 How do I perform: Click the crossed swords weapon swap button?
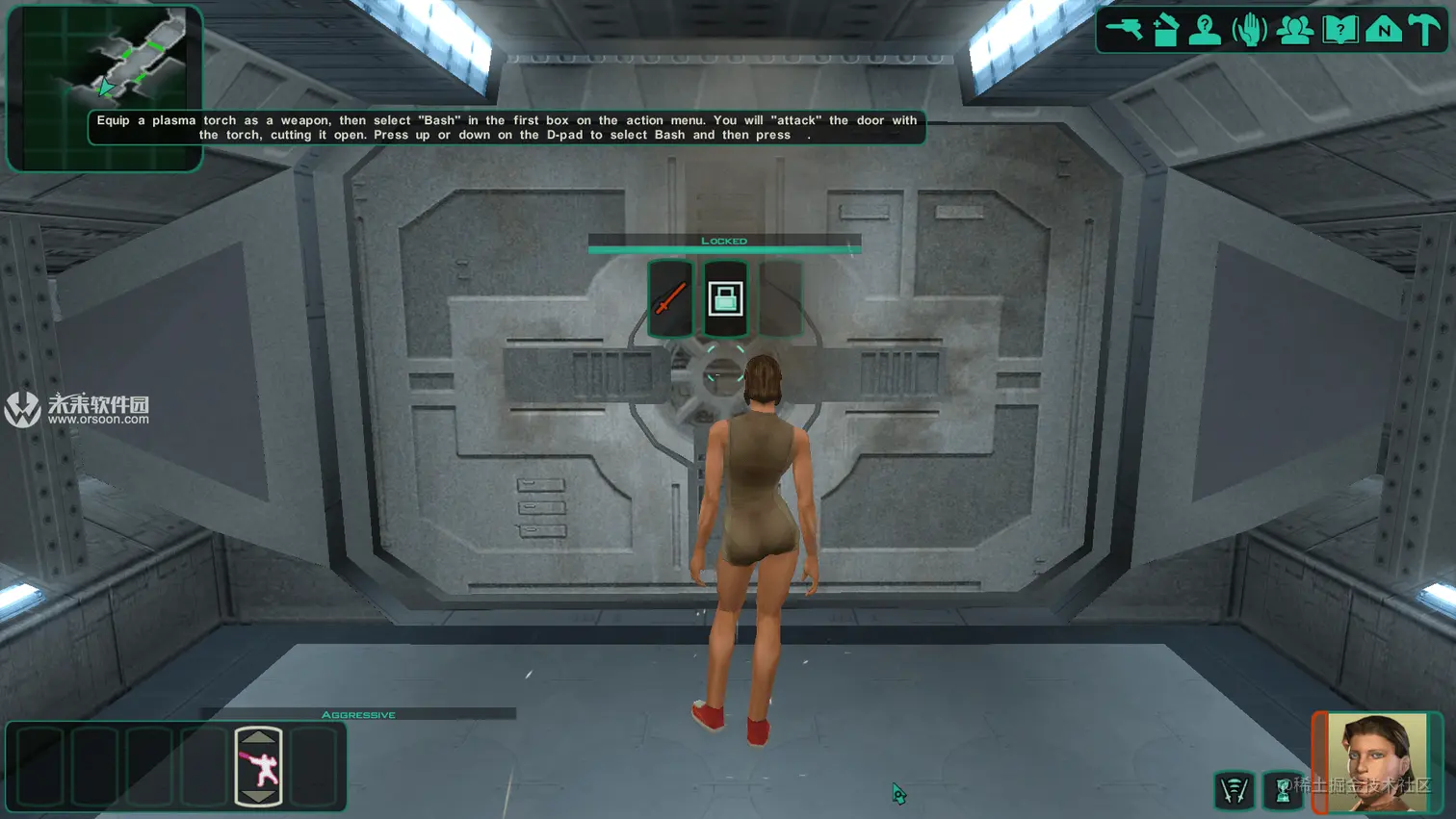1235,790
